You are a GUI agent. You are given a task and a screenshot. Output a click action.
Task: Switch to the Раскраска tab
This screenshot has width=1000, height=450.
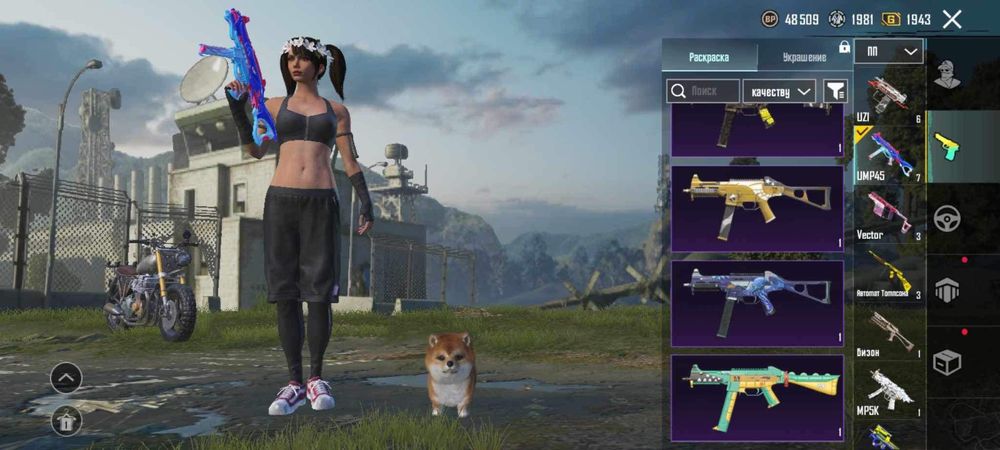coord(709,57)
